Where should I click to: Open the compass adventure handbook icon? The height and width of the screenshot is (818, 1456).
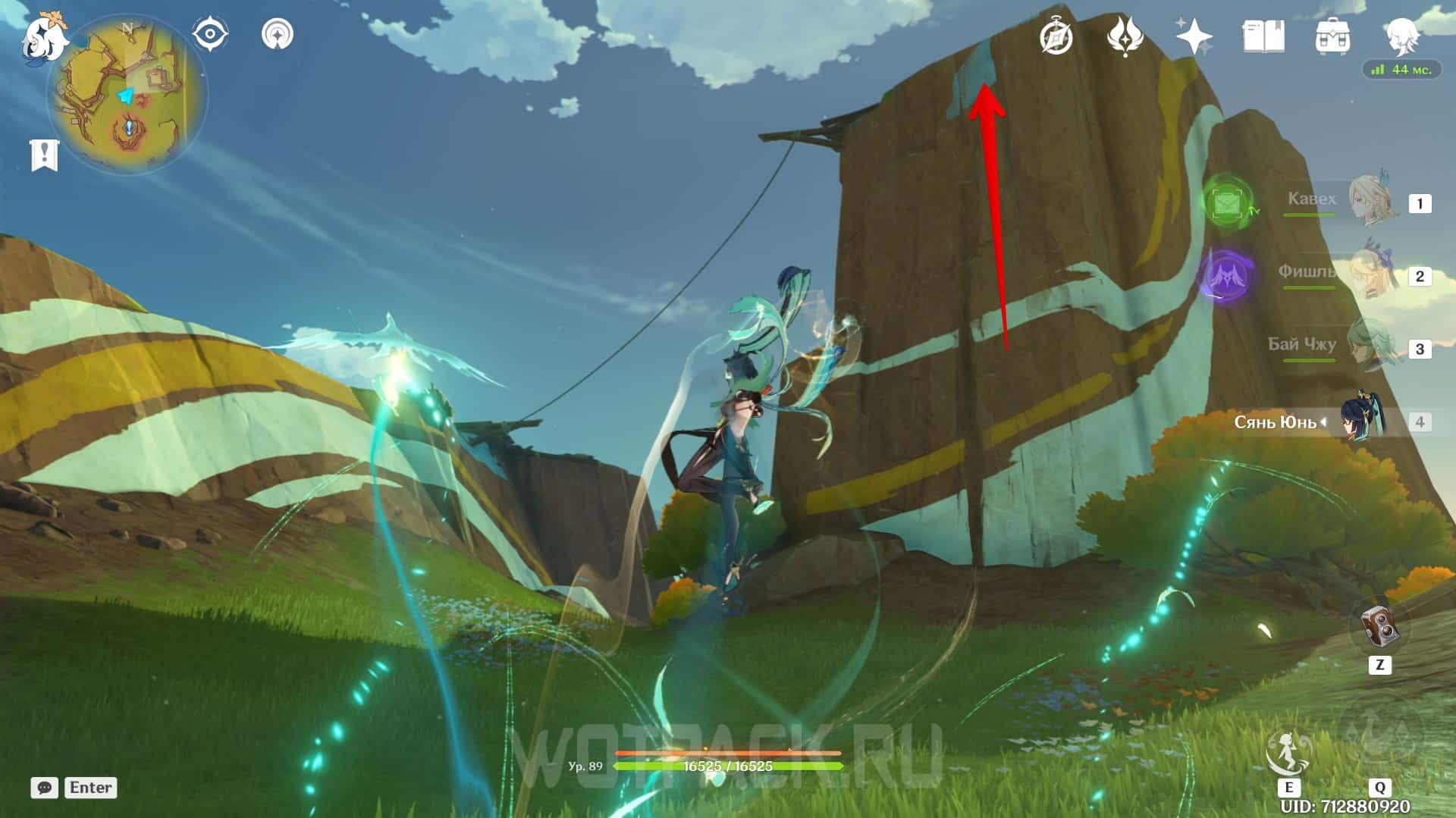(1056, 36)
